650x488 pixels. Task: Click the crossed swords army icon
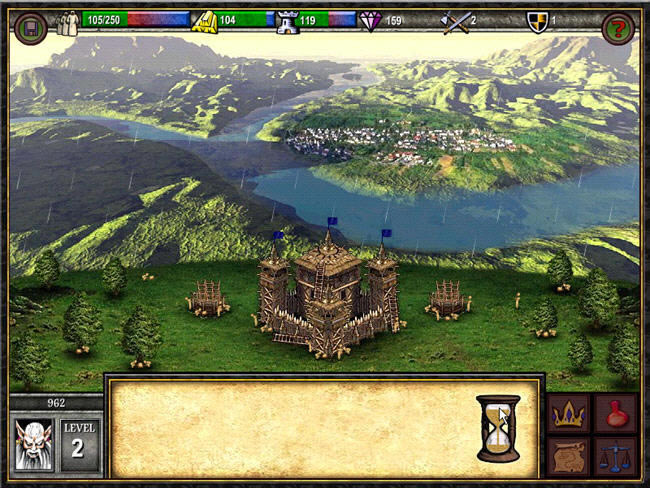click(454, 20)
